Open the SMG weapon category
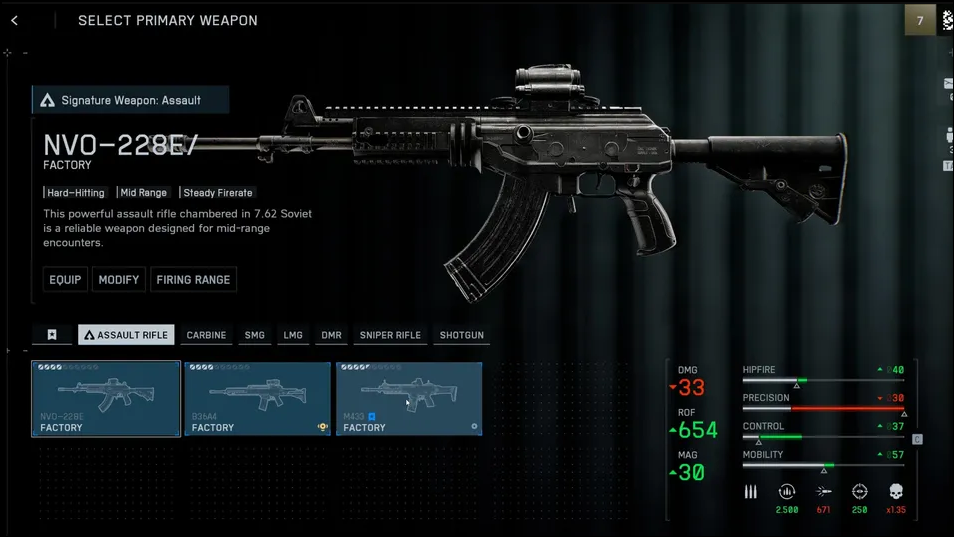Screen dimensions: 954x537 coord(255,335)
